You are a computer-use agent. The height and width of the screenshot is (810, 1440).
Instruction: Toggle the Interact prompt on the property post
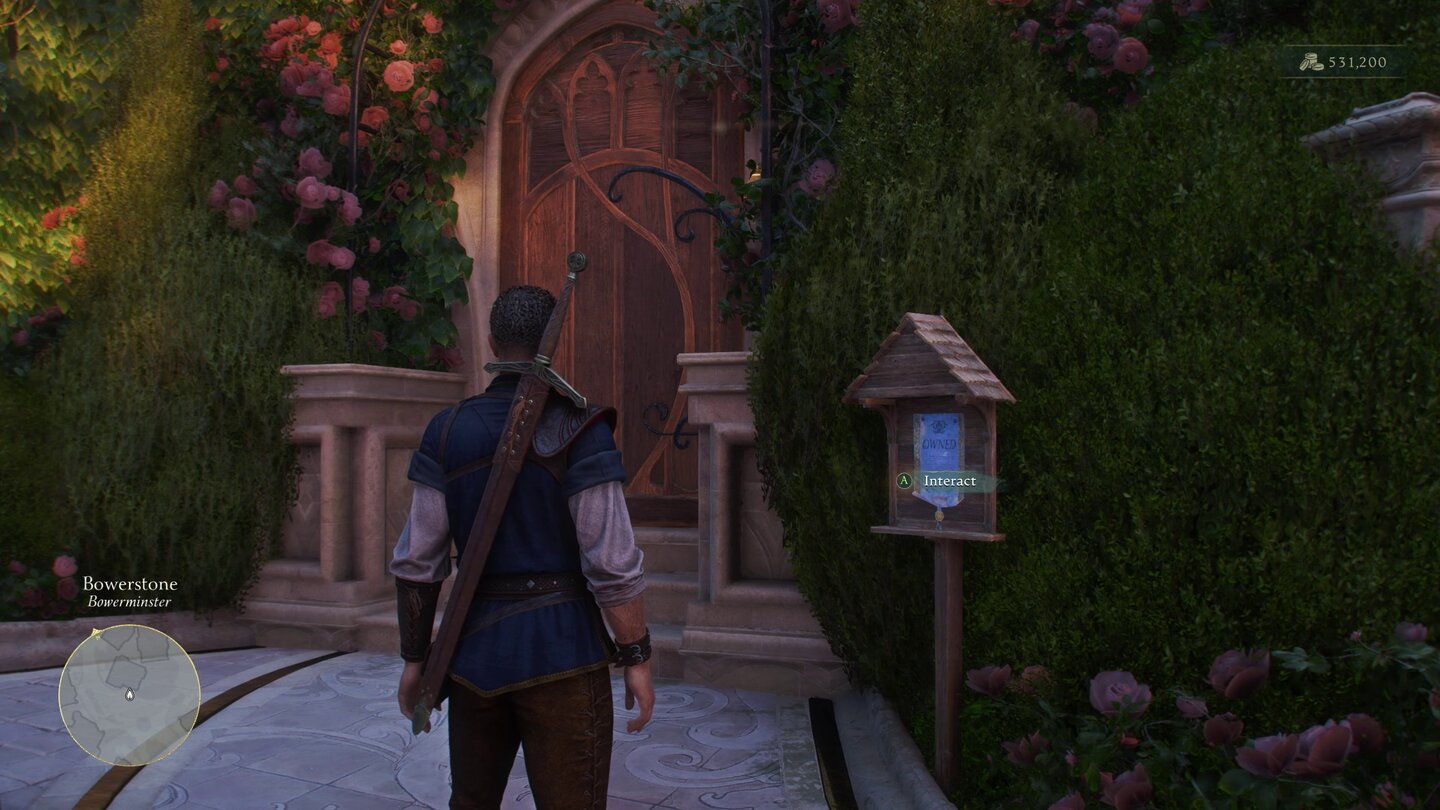click(950, 480)
